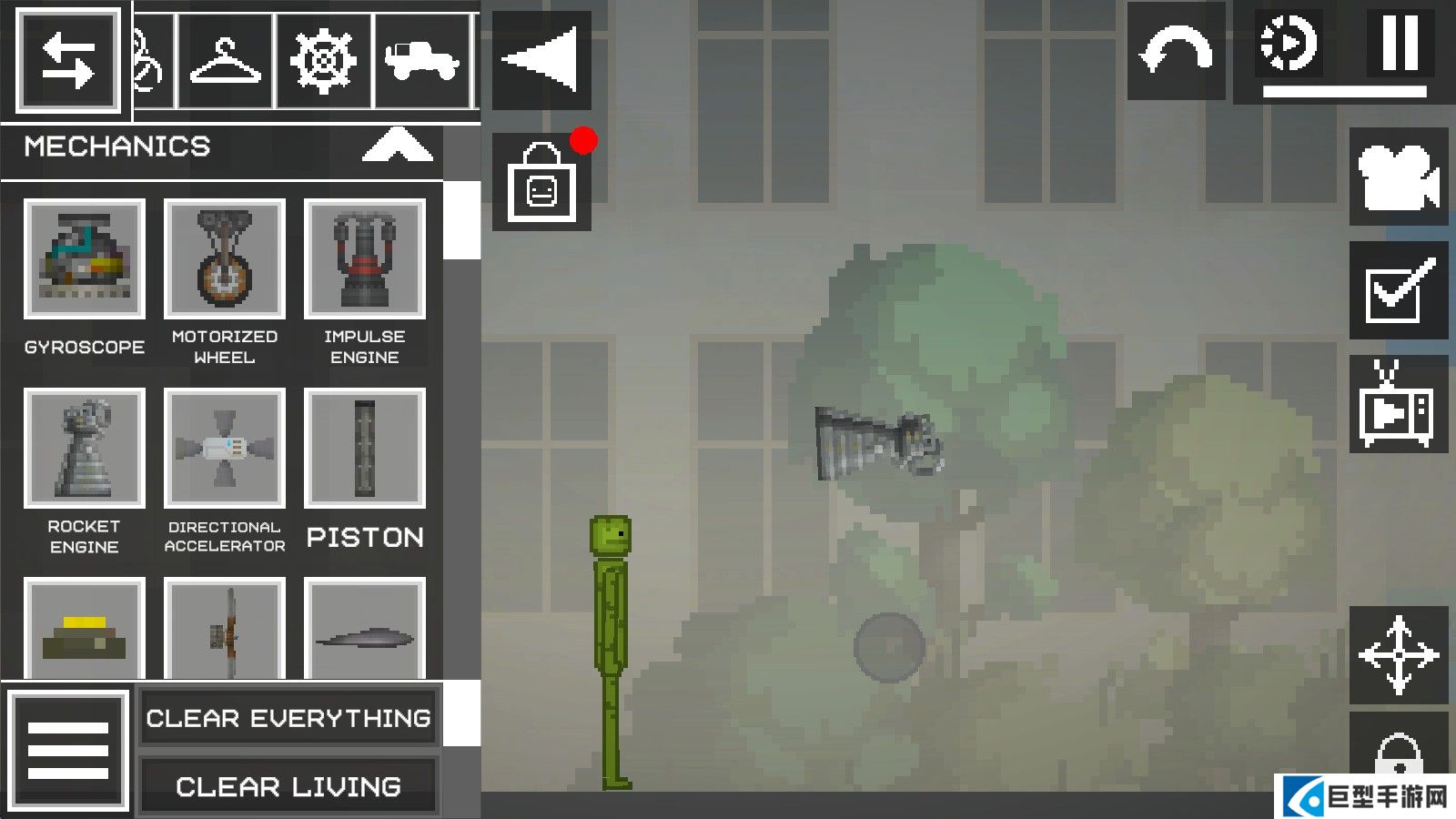Screen dimensions: 1456x819
Task: Open the vehicles category tab
Action: [421, 61]
